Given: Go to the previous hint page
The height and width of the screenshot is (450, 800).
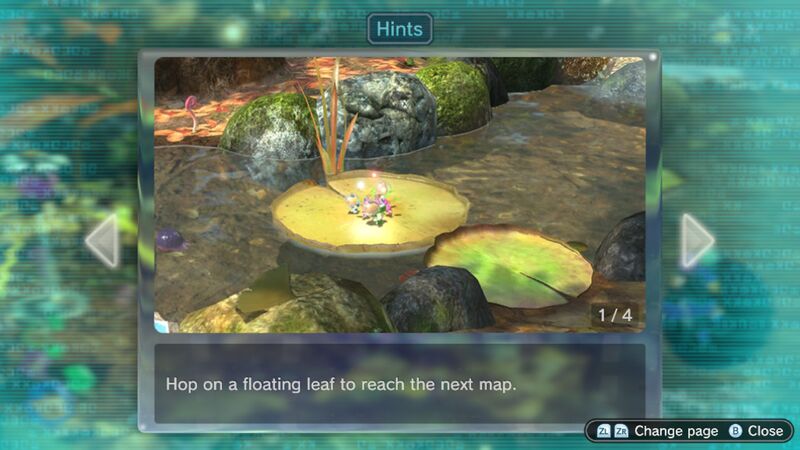Looking at the screenshot, I should pyautogui.click(x=102, y=241).
